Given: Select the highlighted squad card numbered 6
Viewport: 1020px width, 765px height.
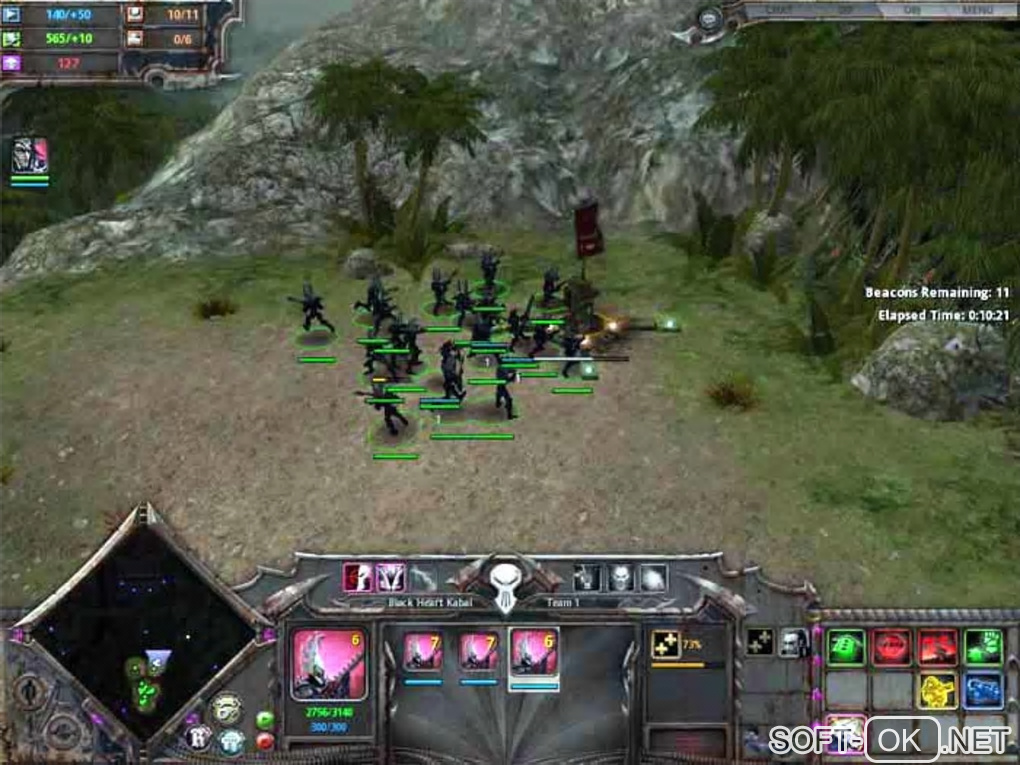Looking at the screenshot, I should 534,652.
